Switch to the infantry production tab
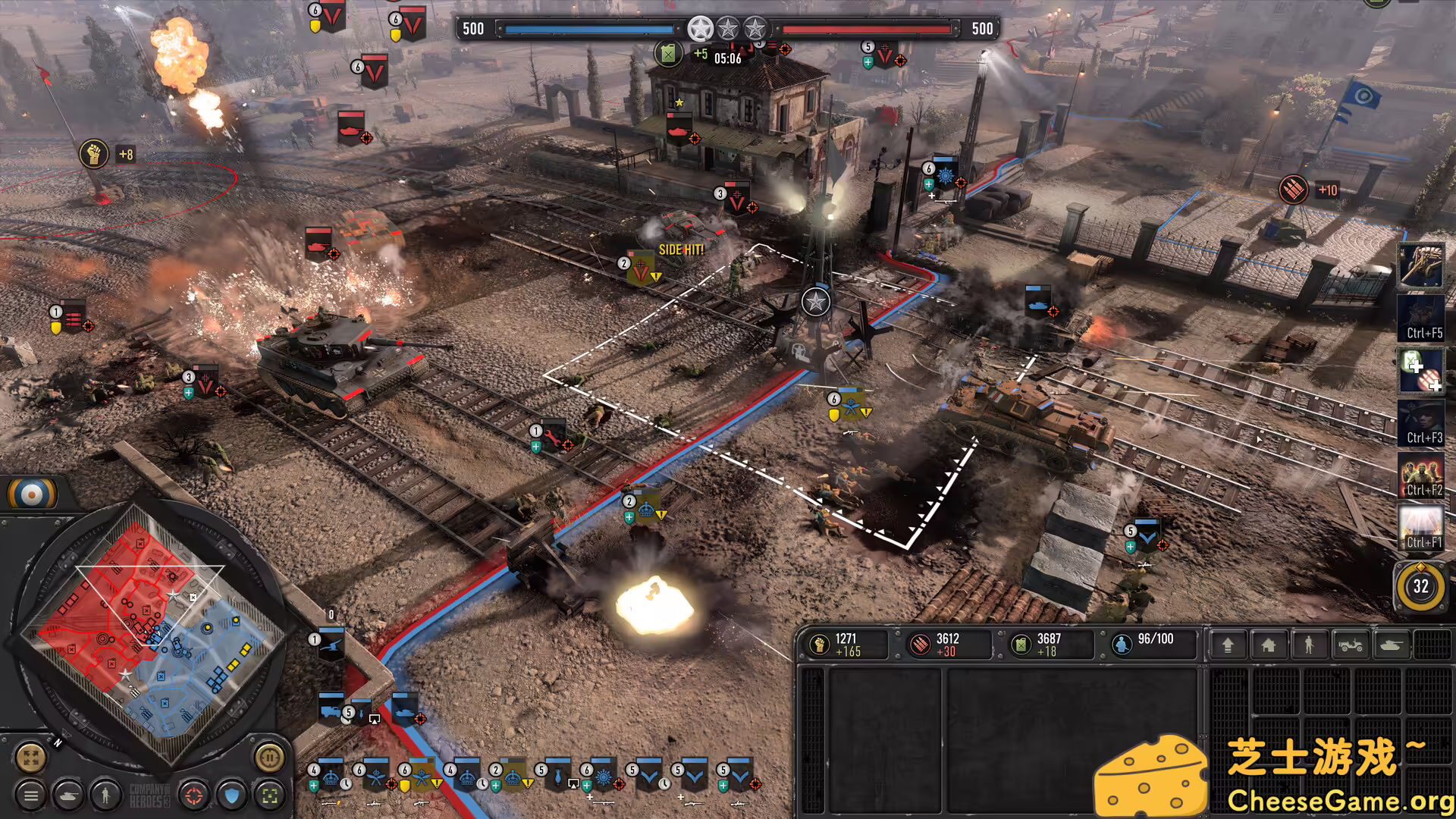 [x=1310, y=645]
